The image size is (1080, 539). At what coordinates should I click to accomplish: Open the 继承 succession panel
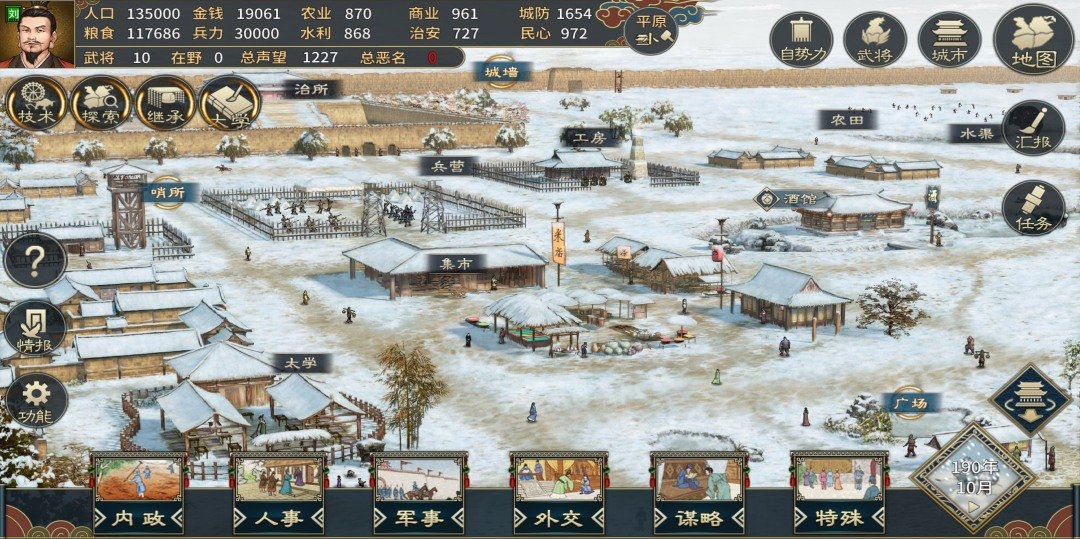165,103
